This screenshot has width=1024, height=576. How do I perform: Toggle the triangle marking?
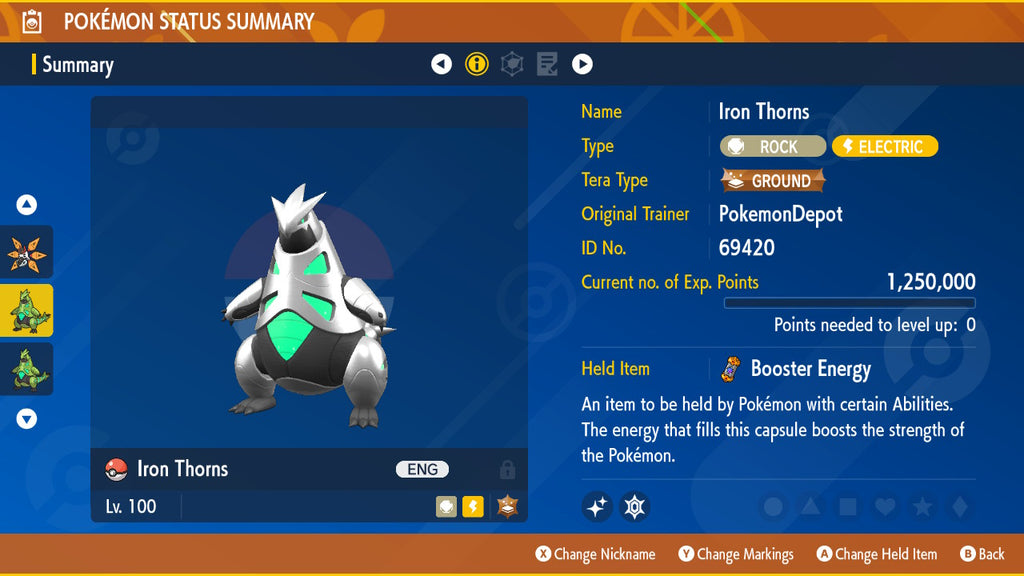point(811,507)
